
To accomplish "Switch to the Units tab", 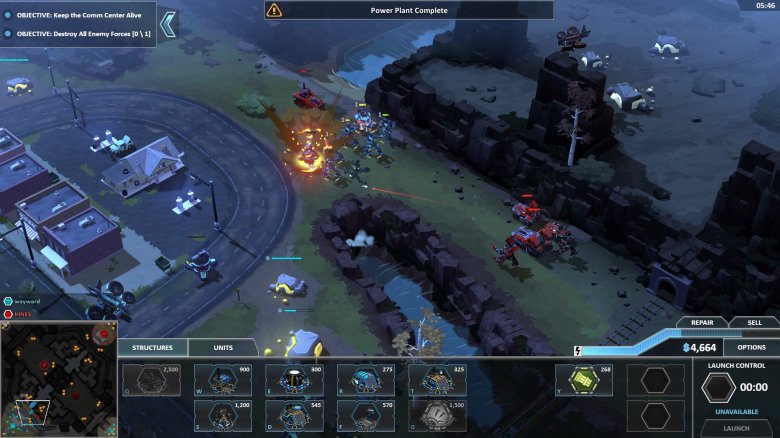I will coord(225,348).
